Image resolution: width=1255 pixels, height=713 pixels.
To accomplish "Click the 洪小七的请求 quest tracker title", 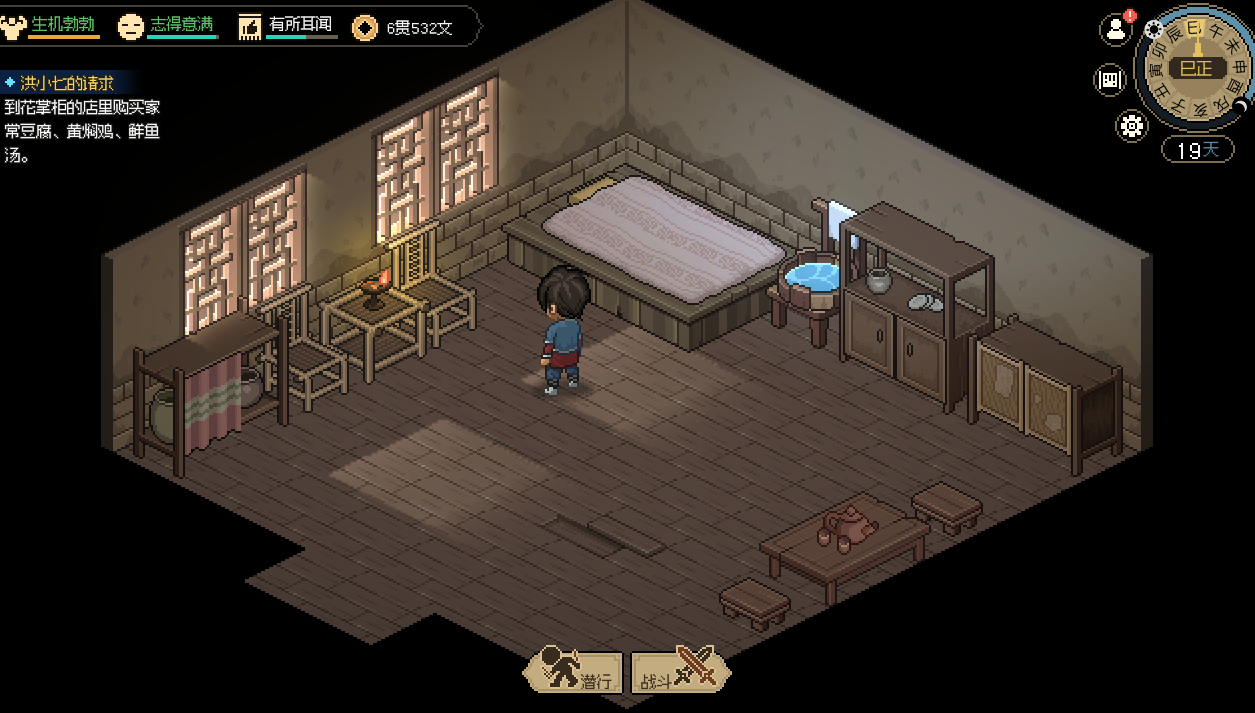I will click(x=66, y=83).
